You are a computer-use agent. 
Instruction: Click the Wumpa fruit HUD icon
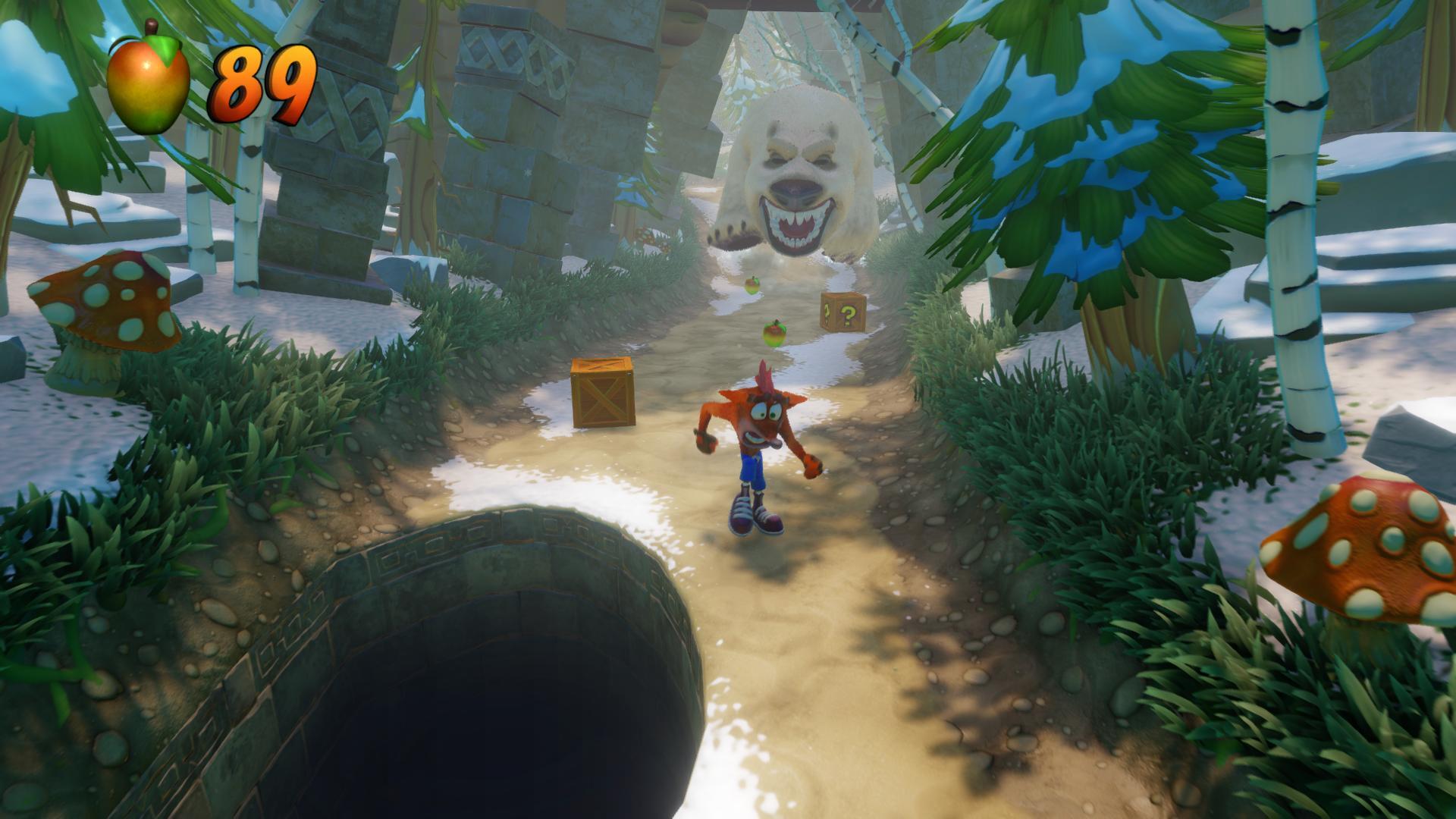[x=148, y=82]
